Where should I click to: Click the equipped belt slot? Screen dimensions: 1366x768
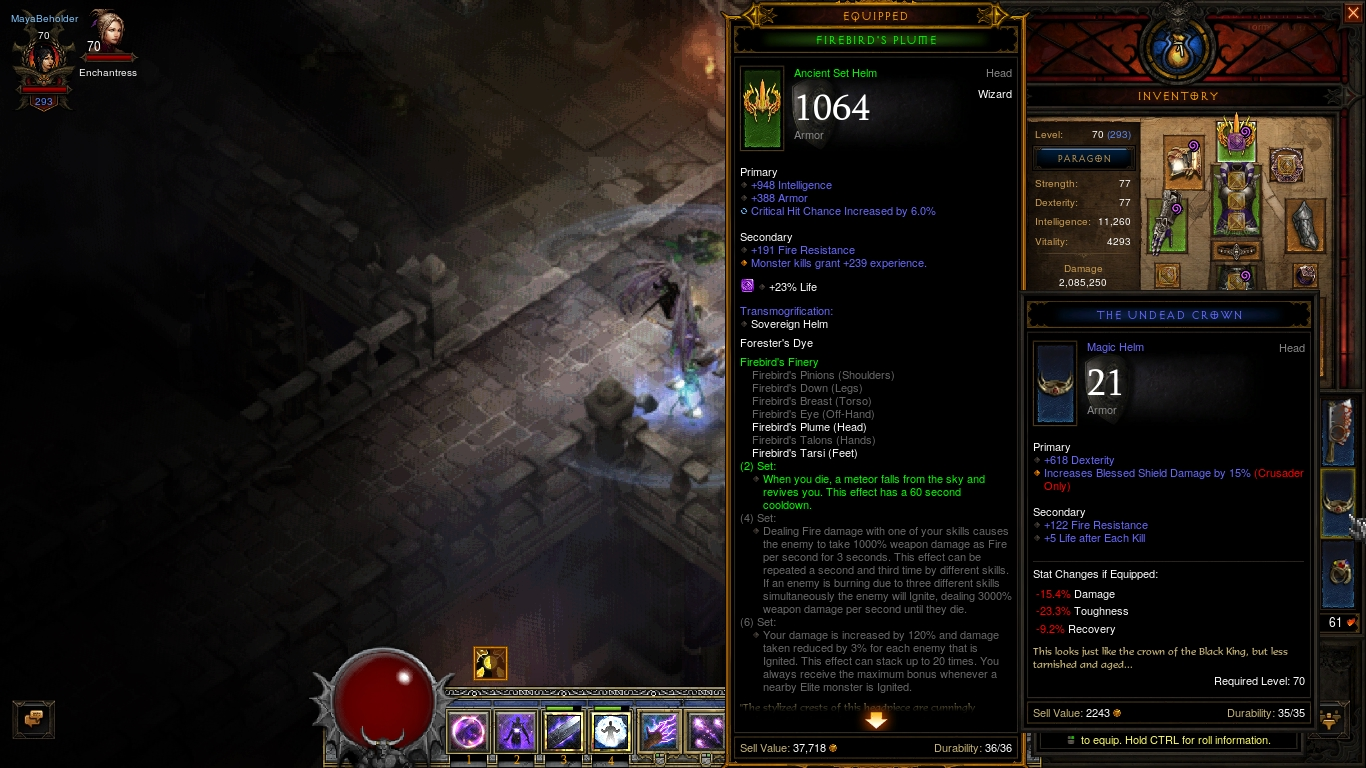(1237, 252)
